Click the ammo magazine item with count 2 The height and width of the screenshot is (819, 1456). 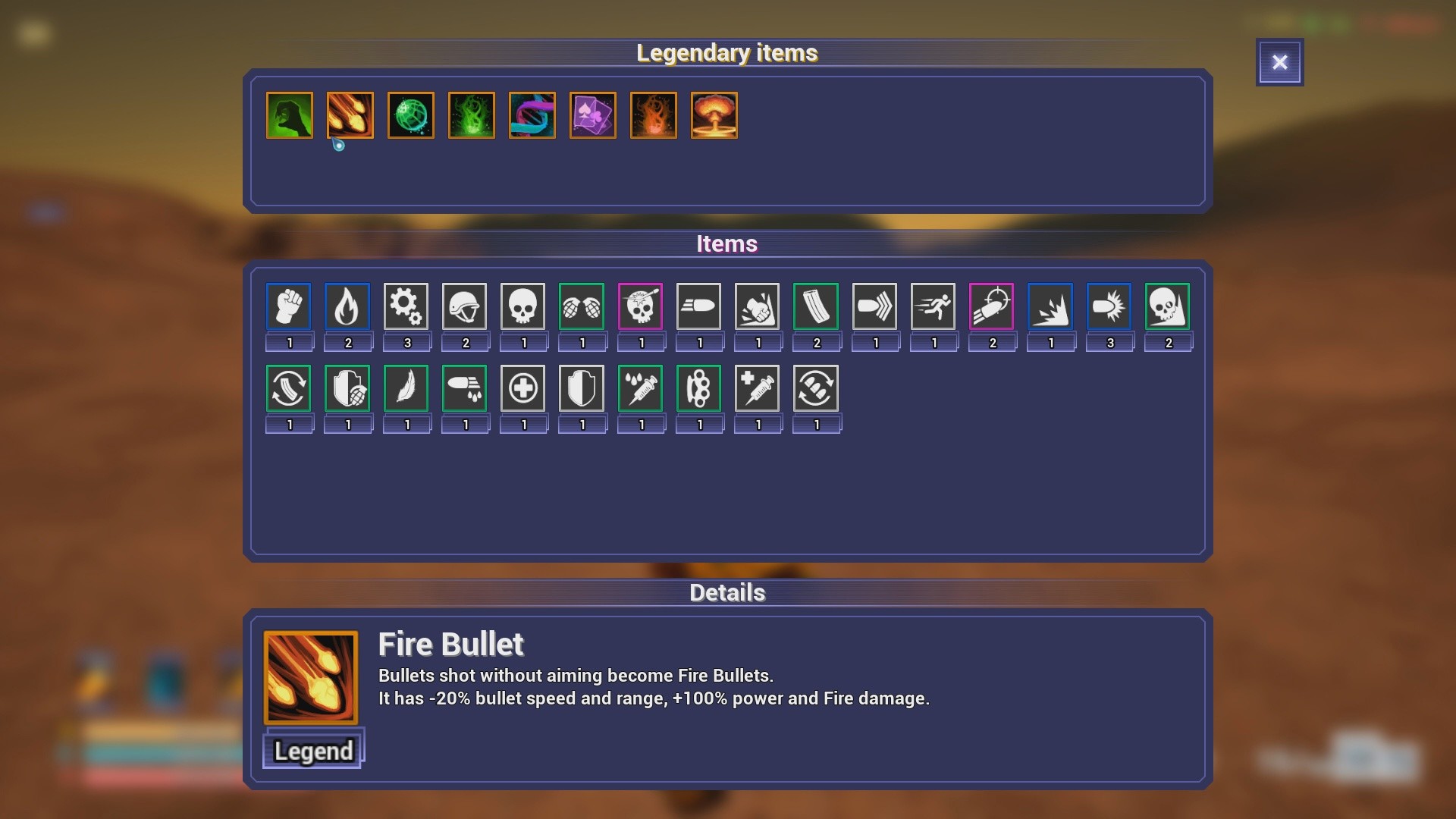click(816, 306)
